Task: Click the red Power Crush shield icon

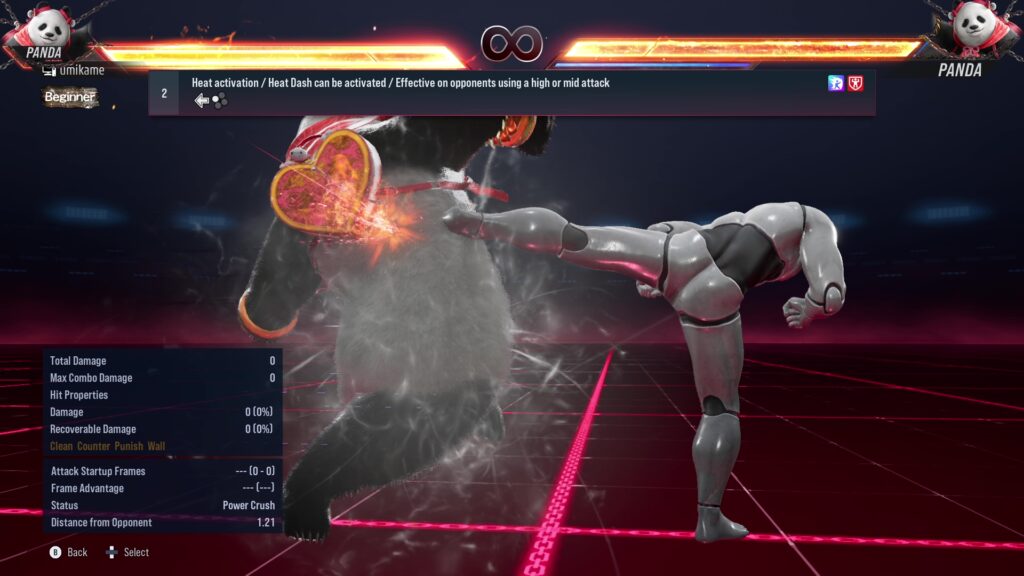Action: [x=855, y=84]
